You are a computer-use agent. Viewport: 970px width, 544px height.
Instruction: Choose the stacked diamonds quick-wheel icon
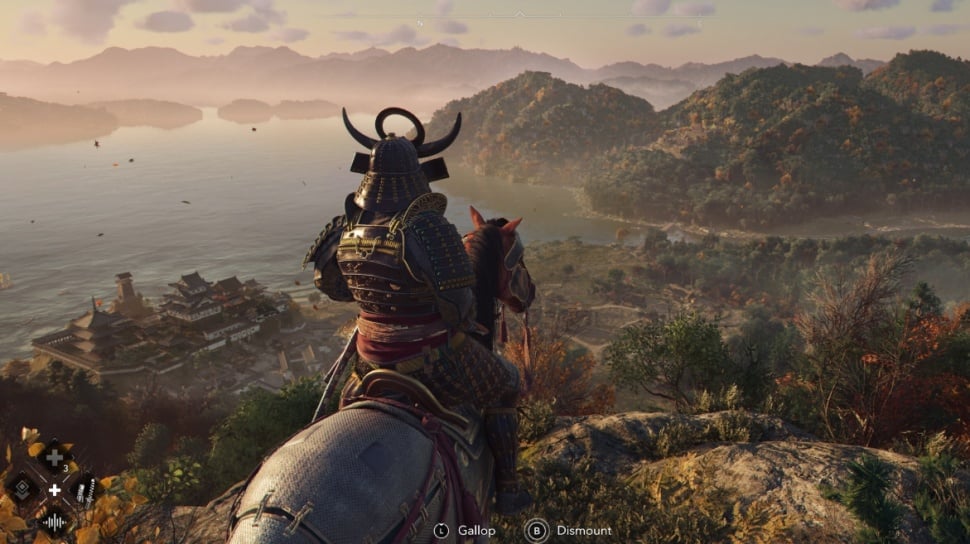[22, 488]
